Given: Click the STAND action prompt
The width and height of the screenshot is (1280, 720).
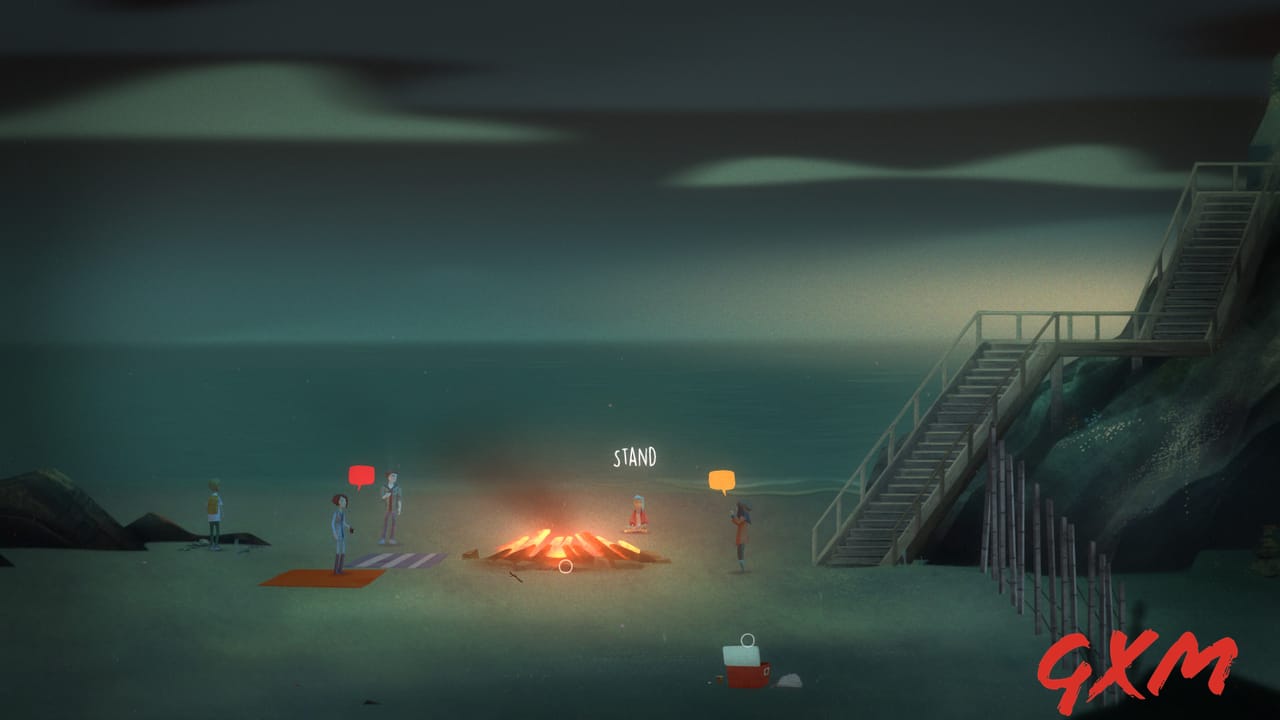Looking at the screenshot, I should 636,456.
